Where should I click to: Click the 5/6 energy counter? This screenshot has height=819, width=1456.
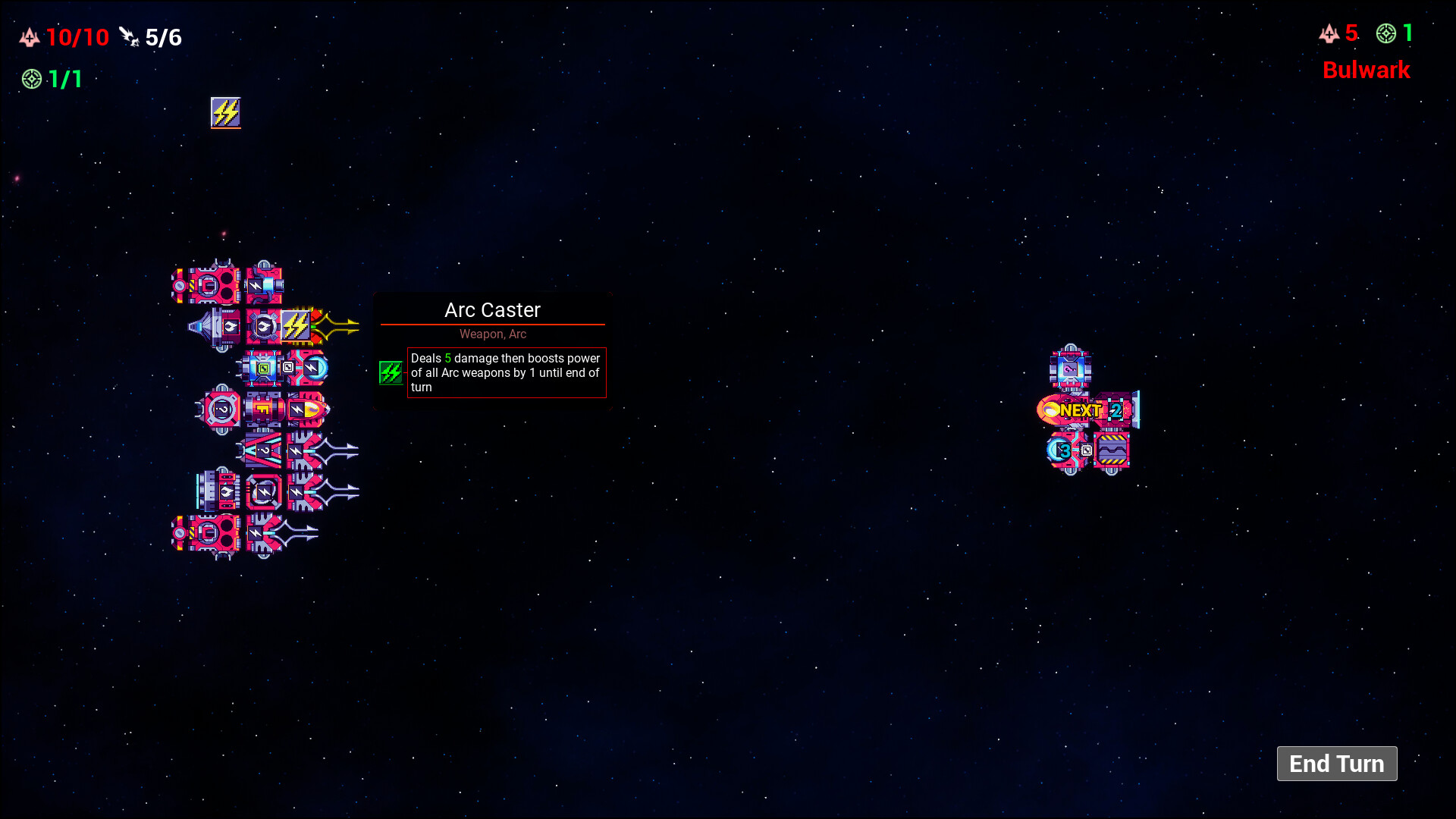[x=162, y=36]
